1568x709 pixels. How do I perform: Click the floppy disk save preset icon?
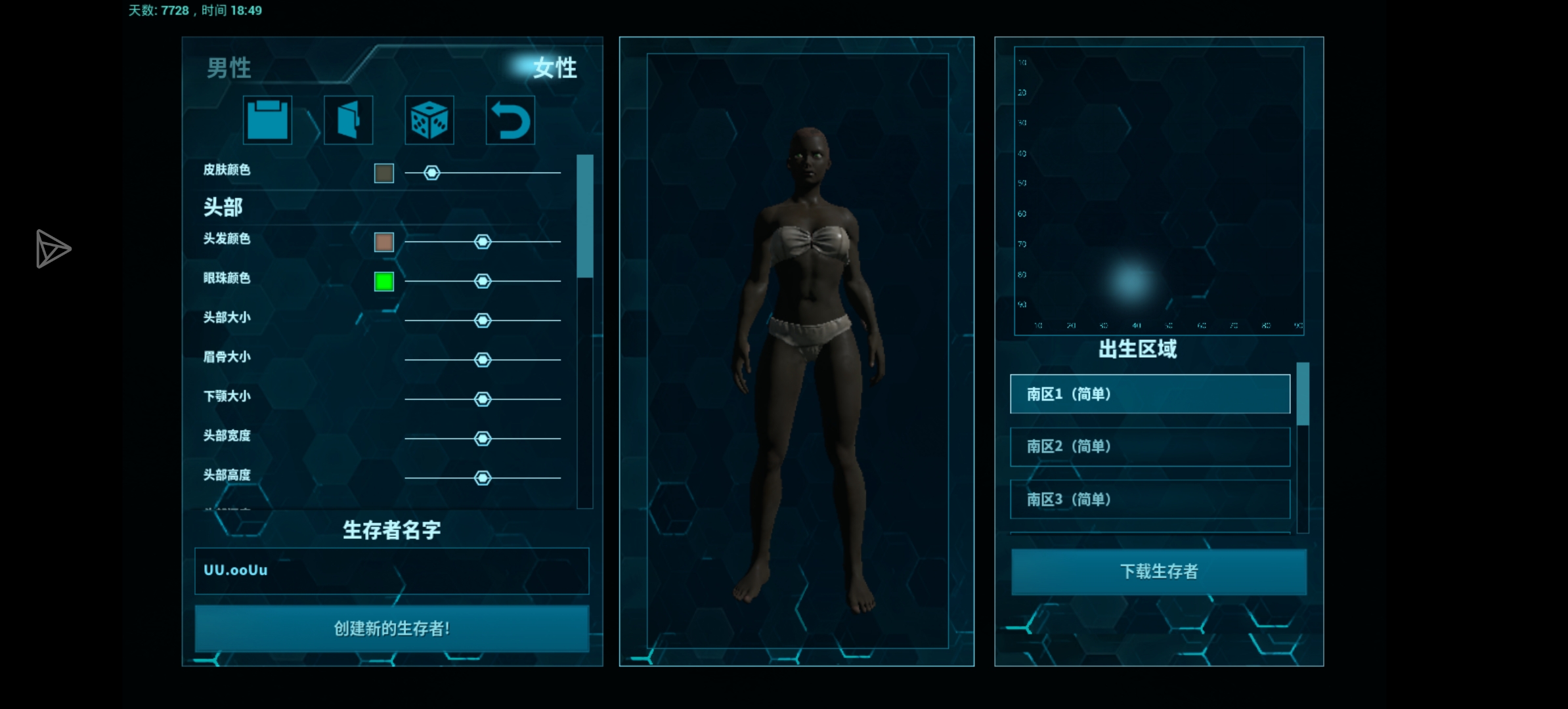267,120
